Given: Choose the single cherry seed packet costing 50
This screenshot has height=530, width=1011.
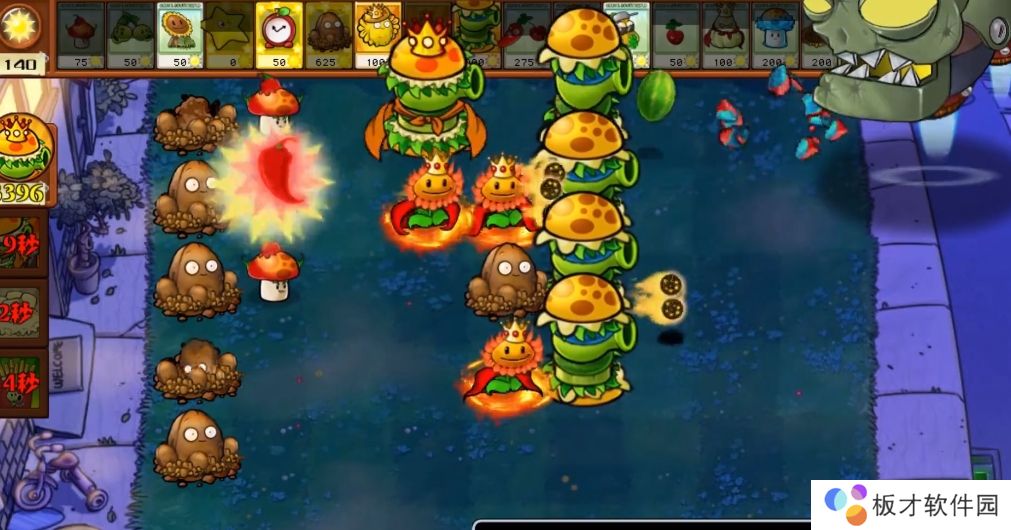Looking at the screenshot, I should click(675, 35).
